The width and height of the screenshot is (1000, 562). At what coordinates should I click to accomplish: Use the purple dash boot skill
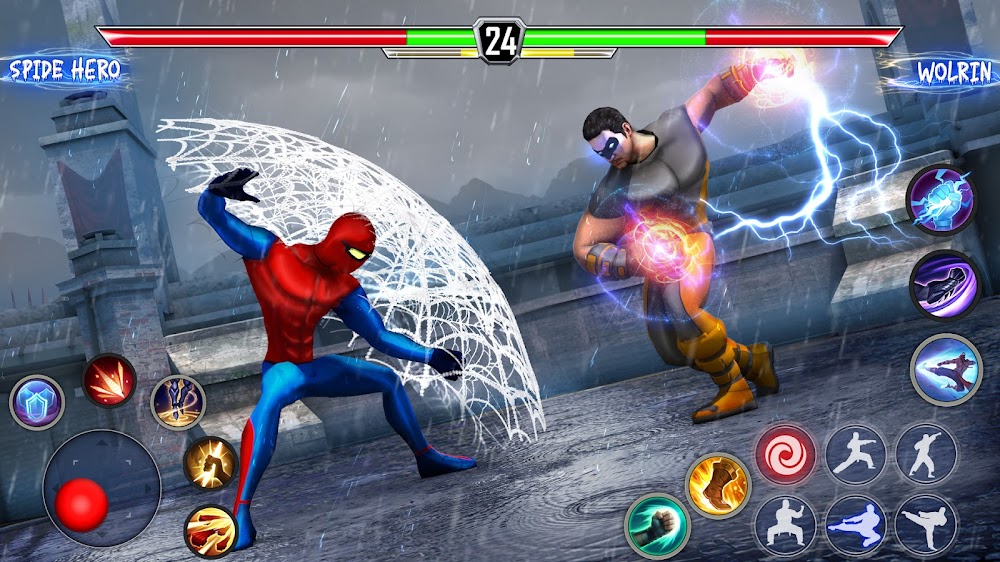coord(944,284)
